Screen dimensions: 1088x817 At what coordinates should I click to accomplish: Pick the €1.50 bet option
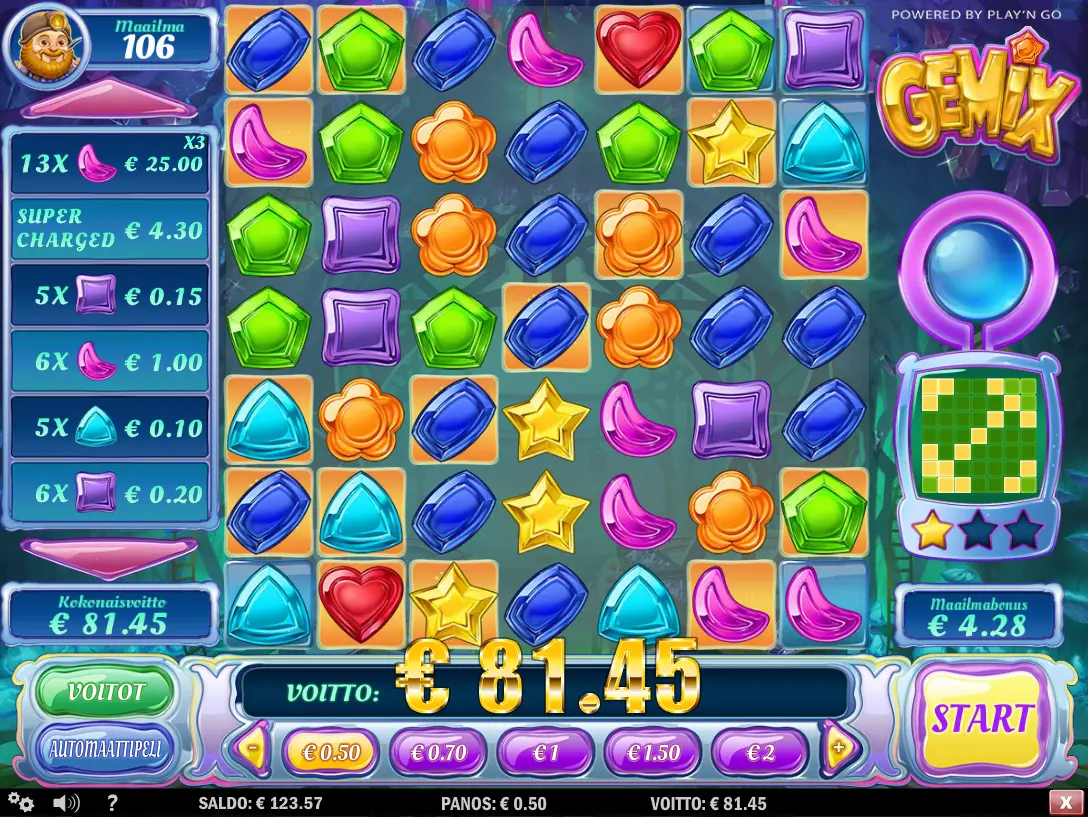click(653, 752)
